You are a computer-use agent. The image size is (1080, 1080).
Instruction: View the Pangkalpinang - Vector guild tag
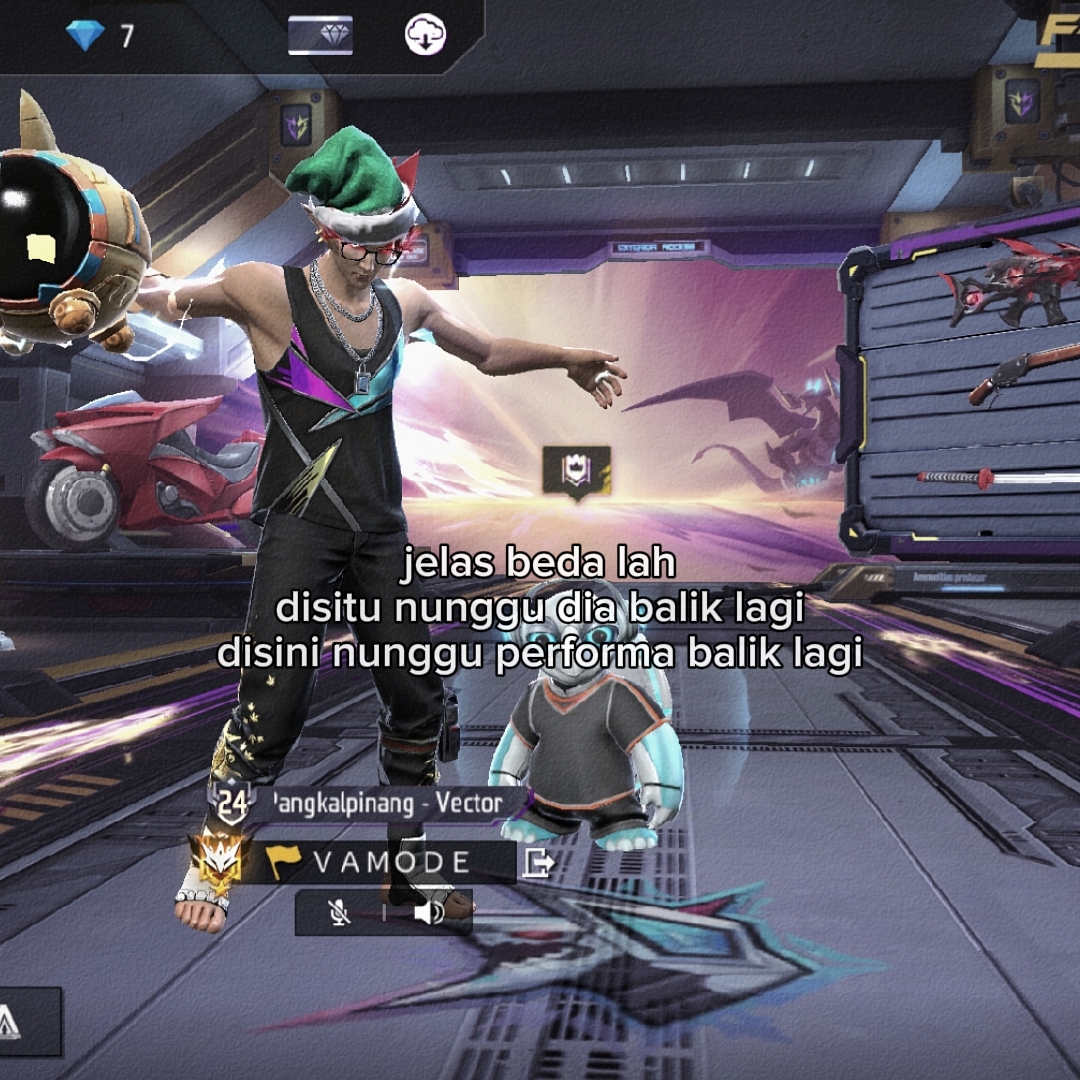(385, 804)
